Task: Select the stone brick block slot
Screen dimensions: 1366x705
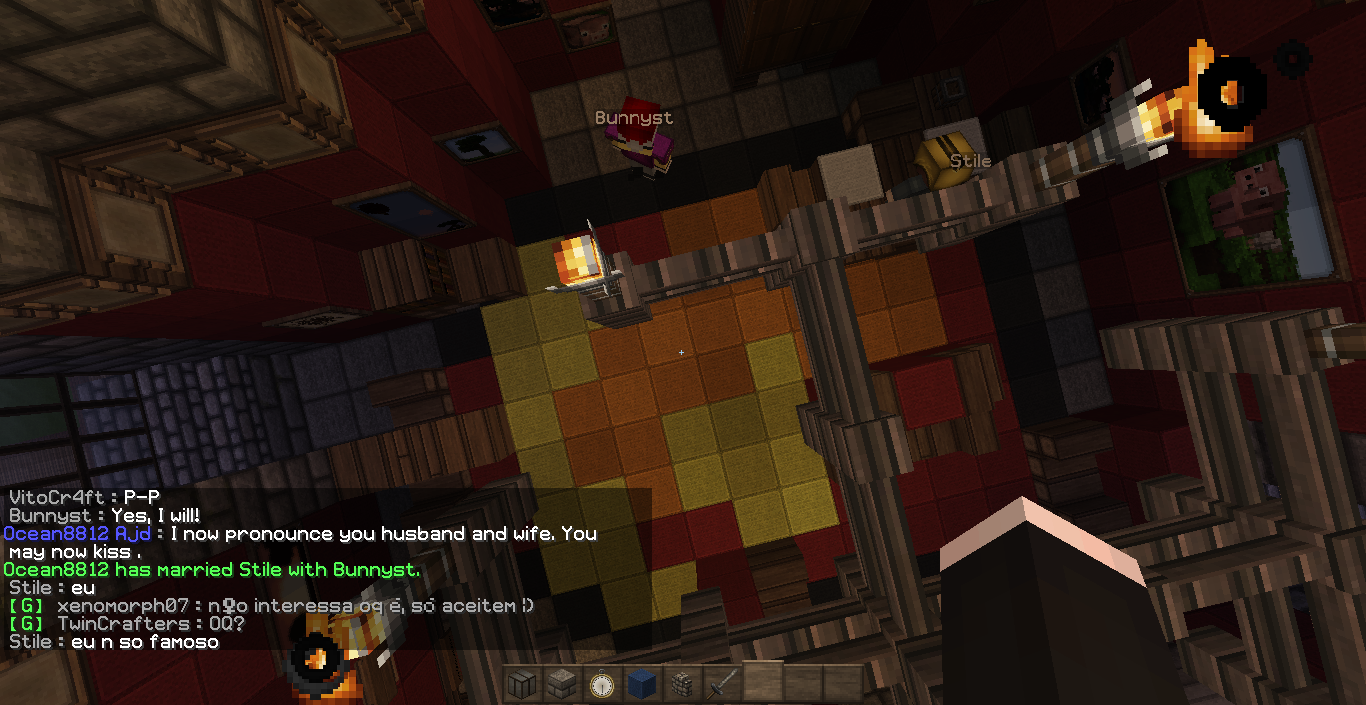Action: [x=562, y=685]
